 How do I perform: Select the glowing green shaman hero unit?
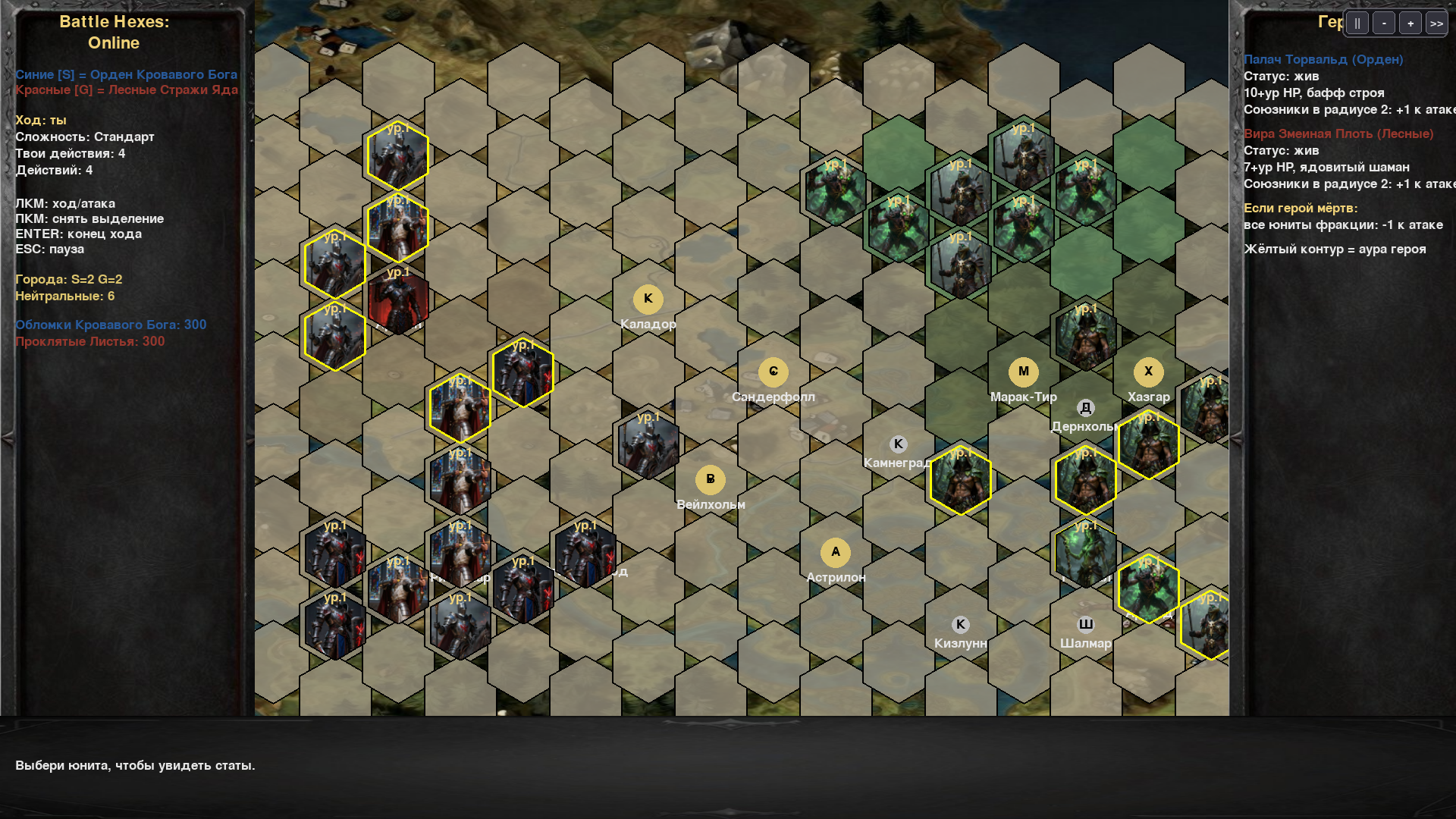pyautogui.click(x=1085, y=554)
